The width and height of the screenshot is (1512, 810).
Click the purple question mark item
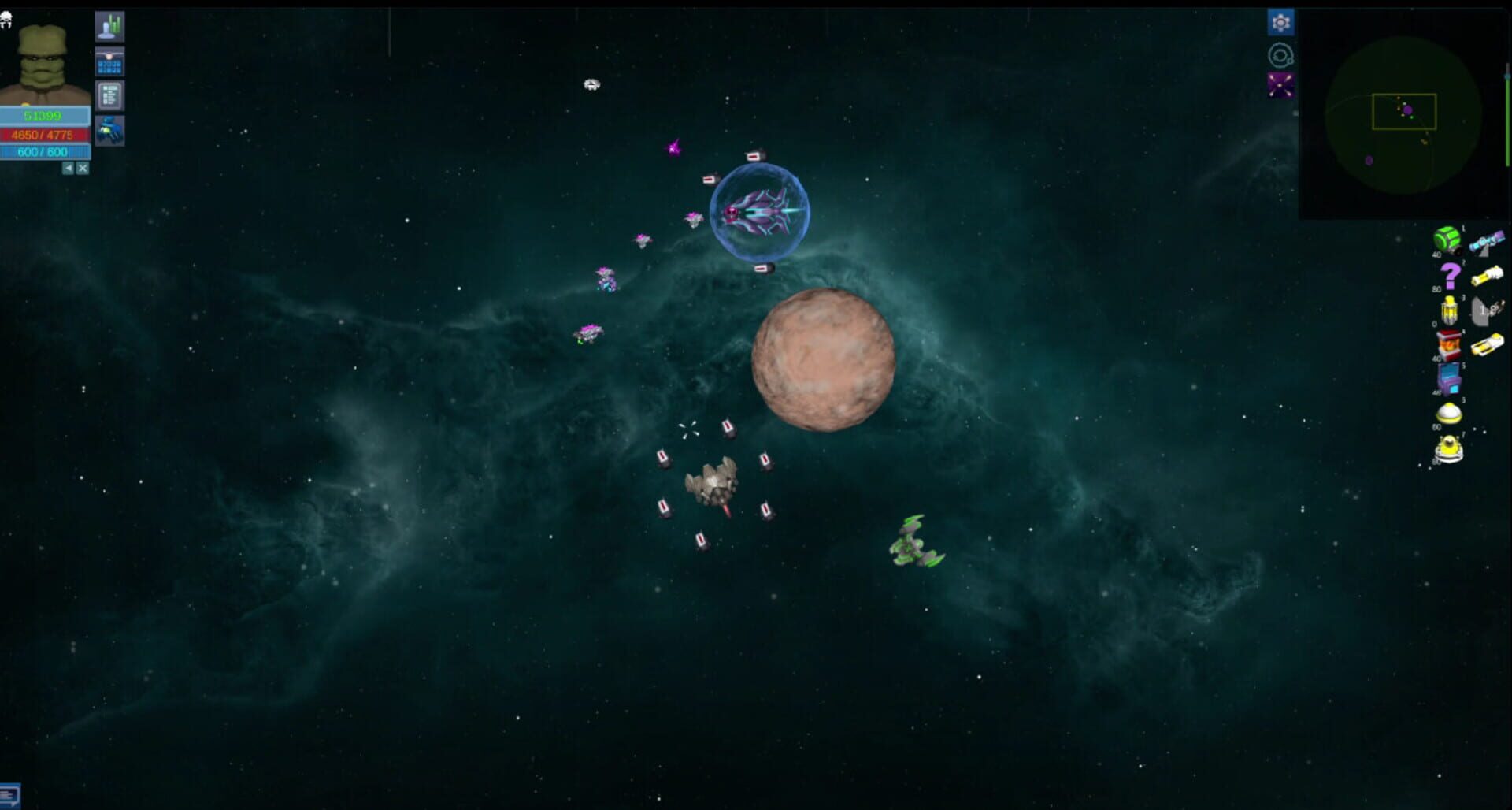point(1451,276)
